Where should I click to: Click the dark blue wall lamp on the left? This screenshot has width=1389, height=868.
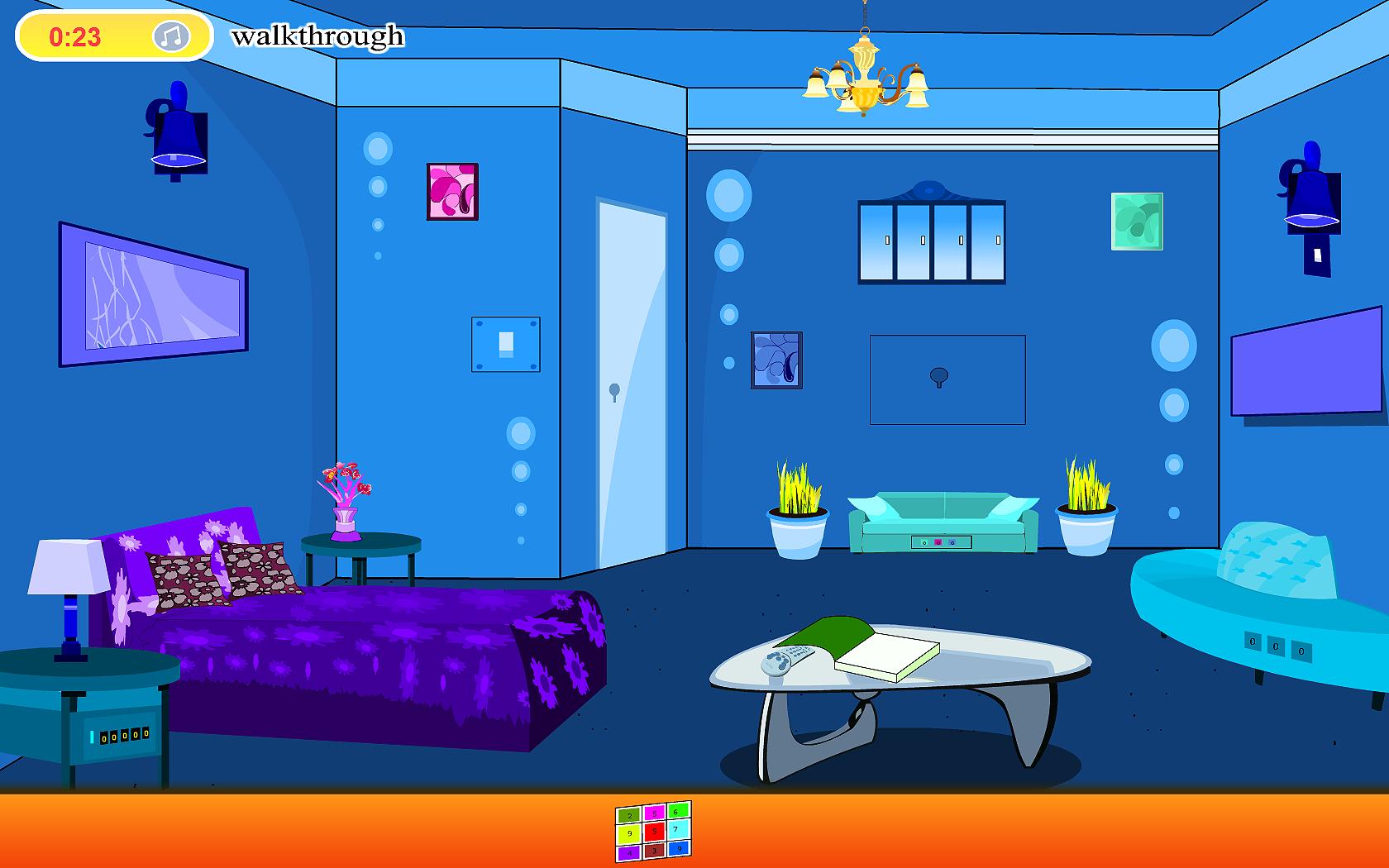(x=178, y=128)
